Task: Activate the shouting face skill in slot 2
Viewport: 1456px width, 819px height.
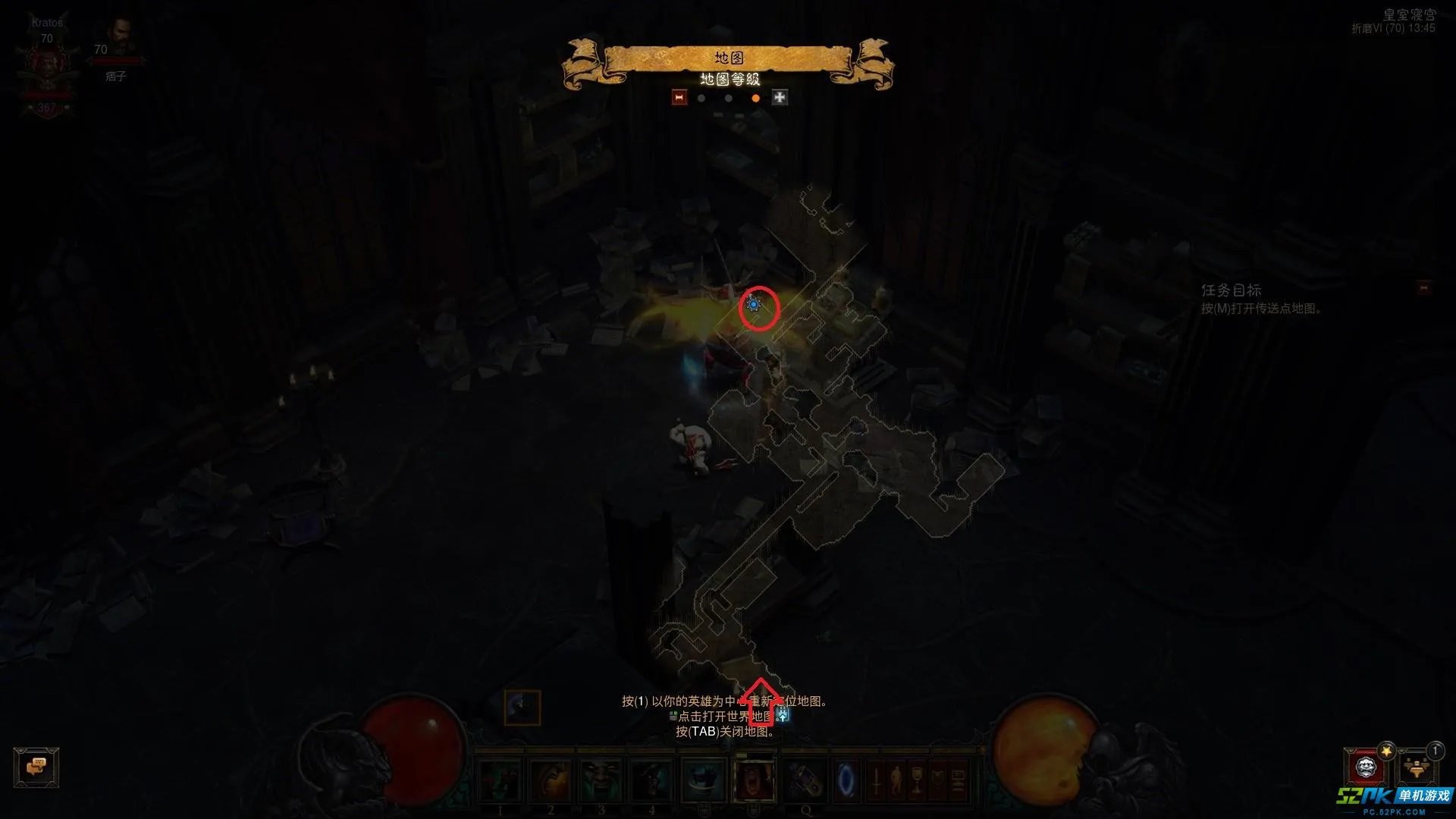Action: [551, 780]
